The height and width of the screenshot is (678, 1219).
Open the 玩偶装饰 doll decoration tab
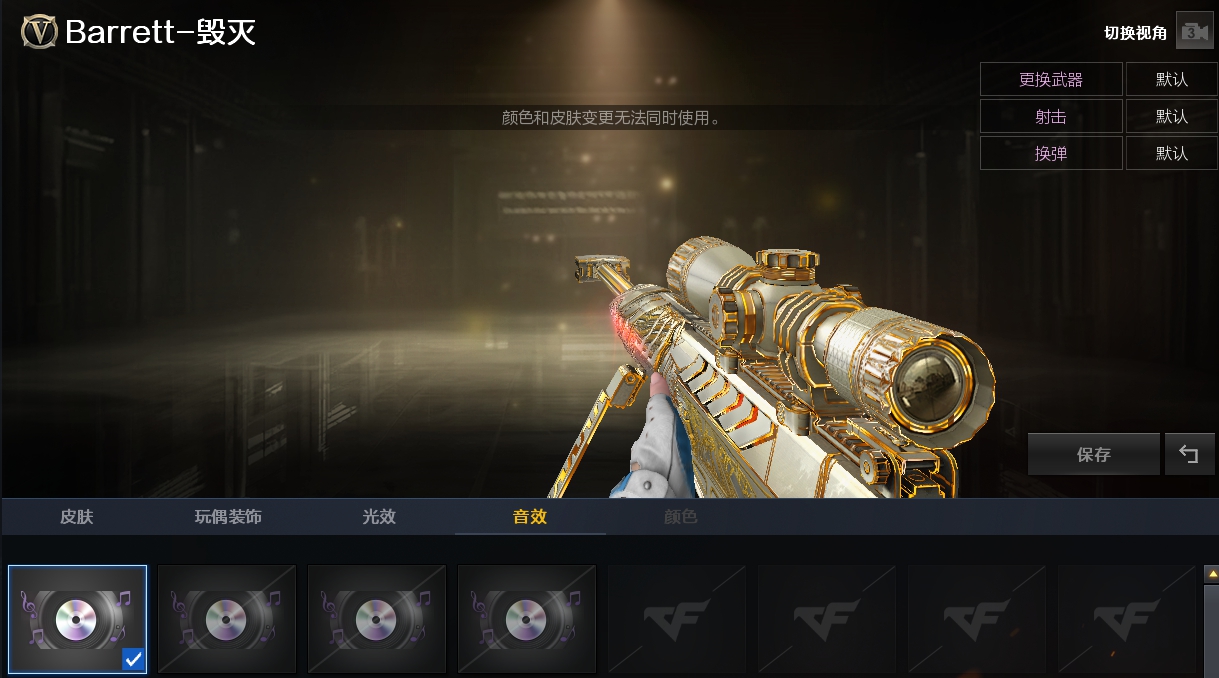pos(228,517)
